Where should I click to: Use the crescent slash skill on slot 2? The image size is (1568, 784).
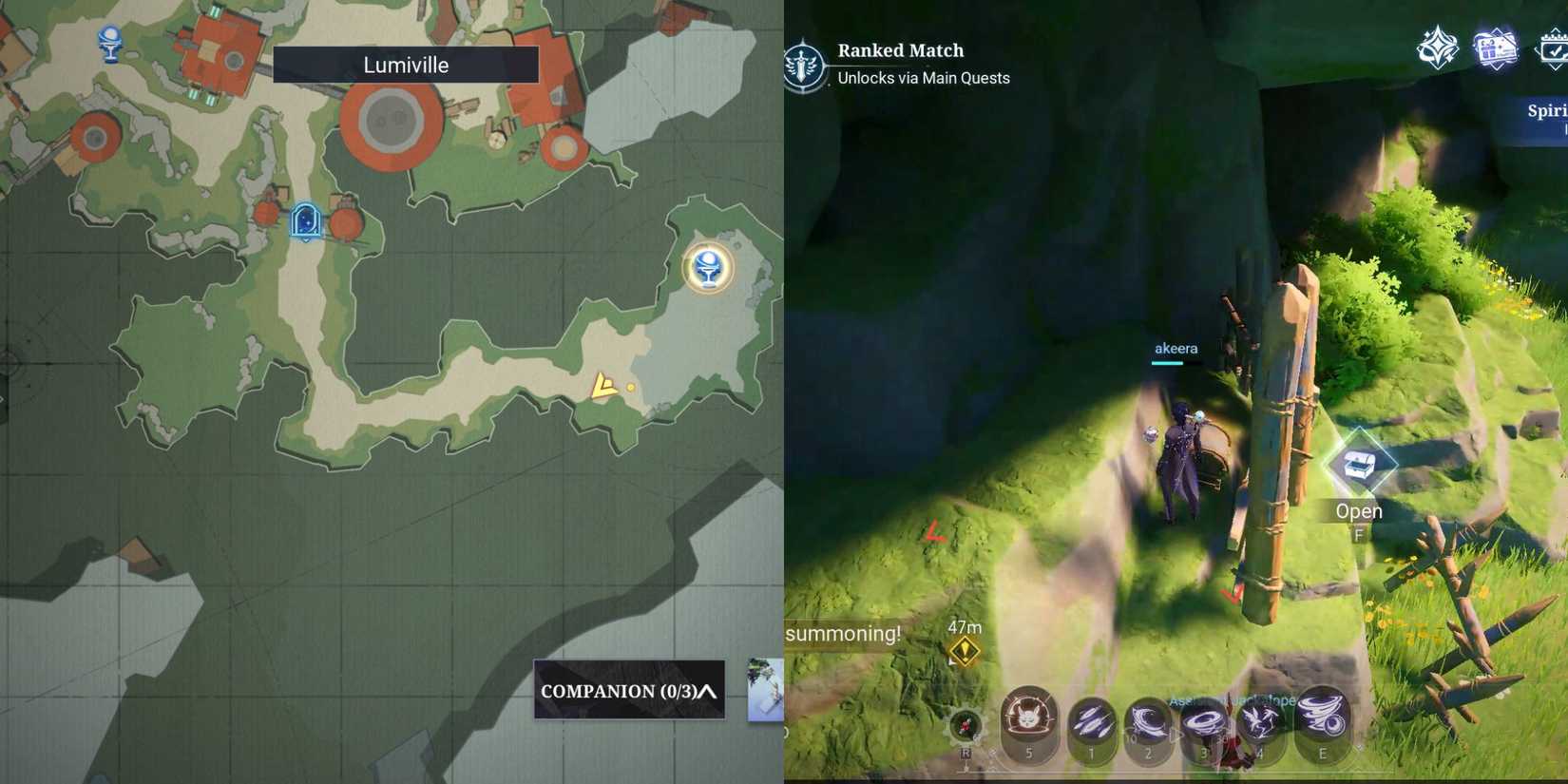point(1148,722)
